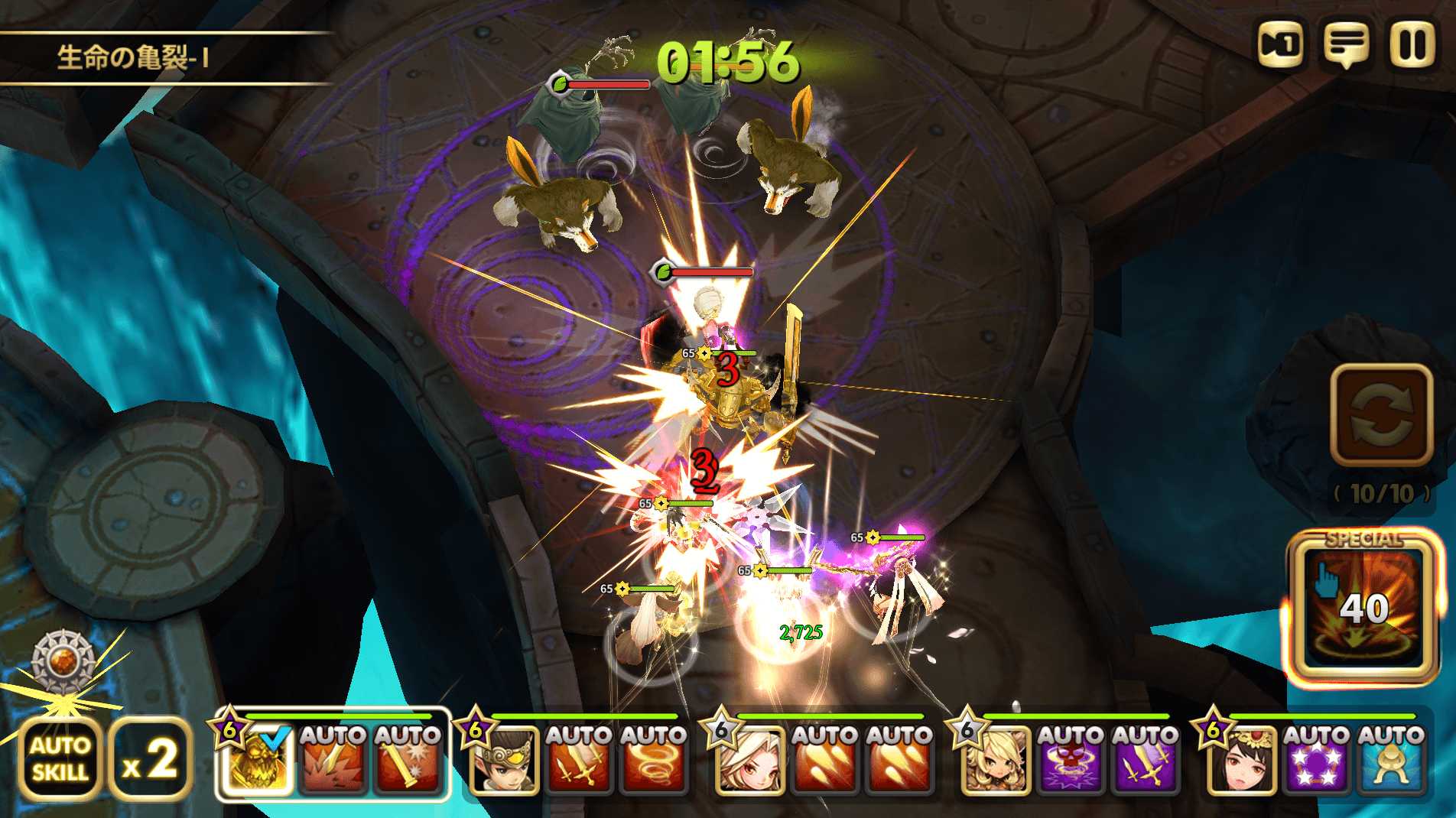This screenshot has width=1456, height=818.
Task: Select the golden armored hero portrait
Action: click(x=258, y=760)
